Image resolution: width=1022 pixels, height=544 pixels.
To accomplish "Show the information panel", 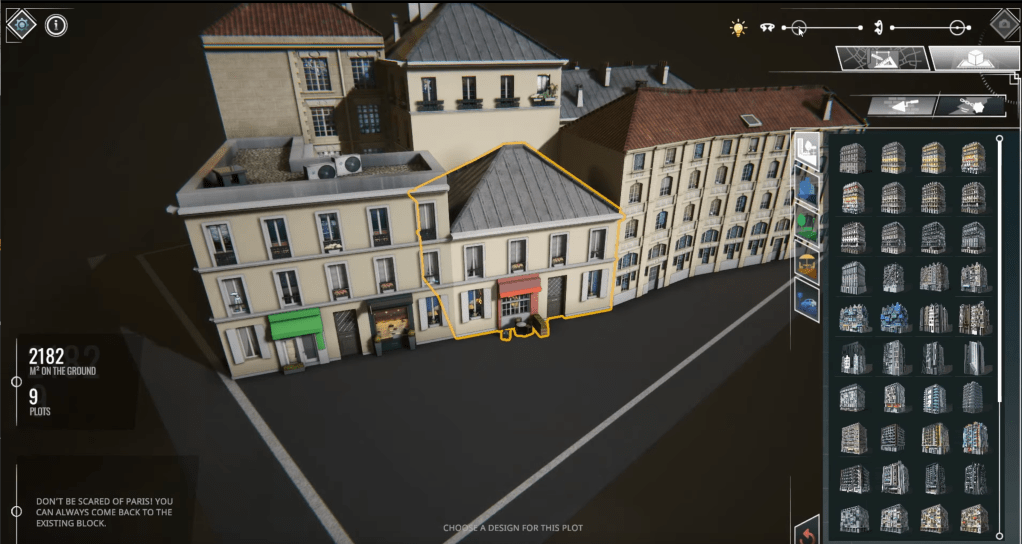I will (x=56, y=24).
